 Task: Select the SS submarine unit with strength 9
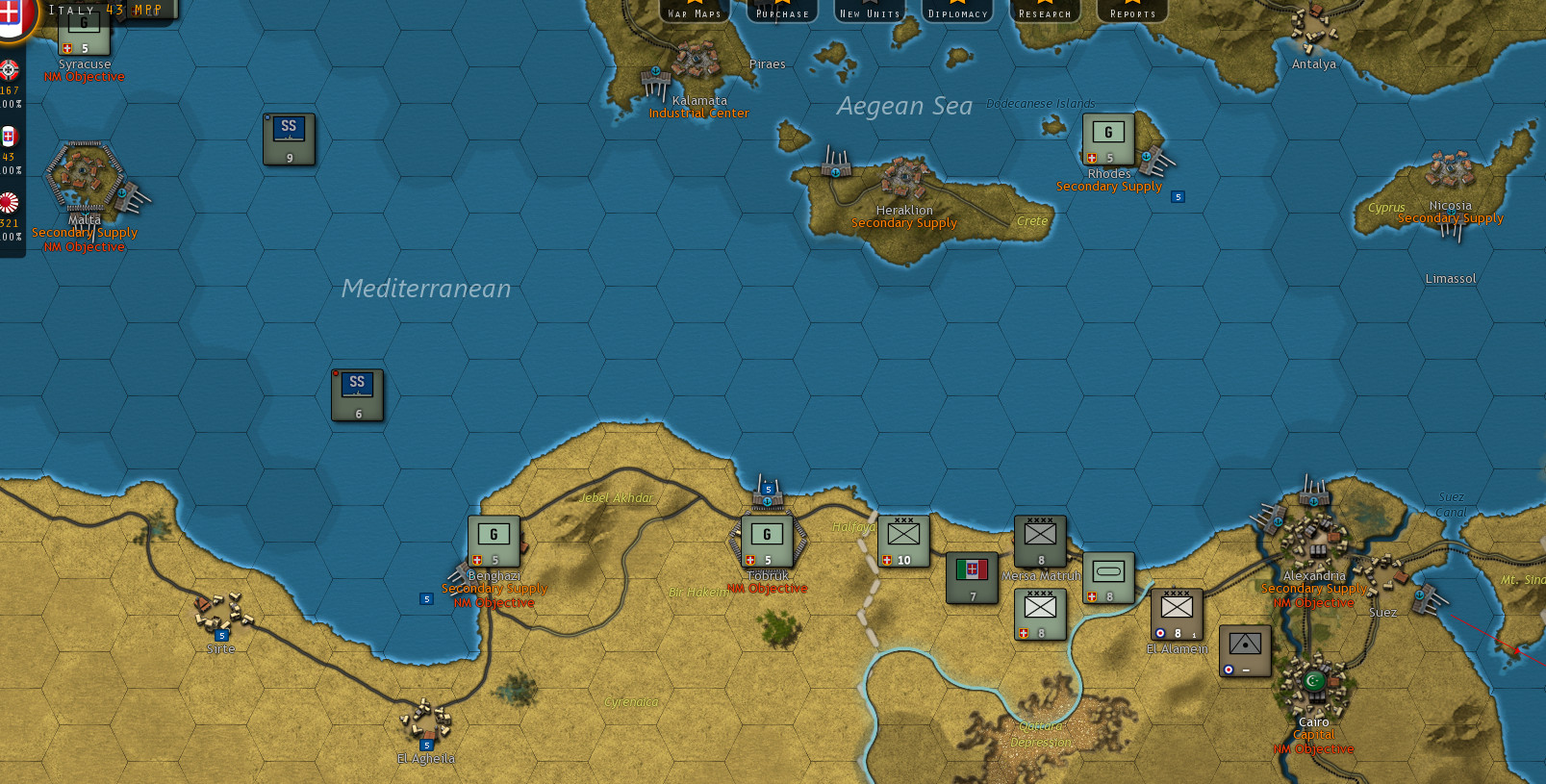[289, 138]
